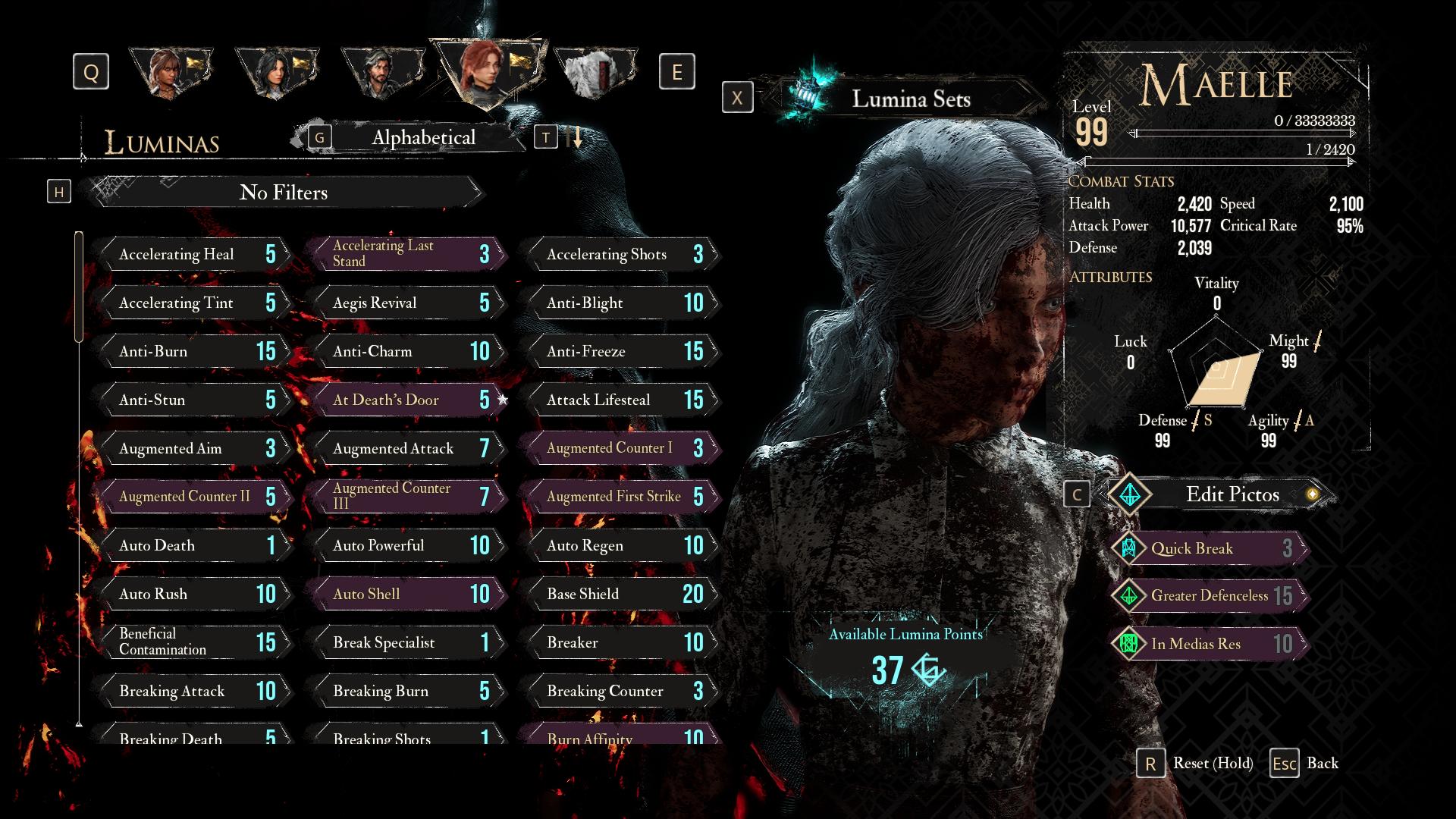The height and width of the screenshot is (819, 1456).
Task: Pick the Breaking Burn lumina
Action: click(x=407, y=691)
